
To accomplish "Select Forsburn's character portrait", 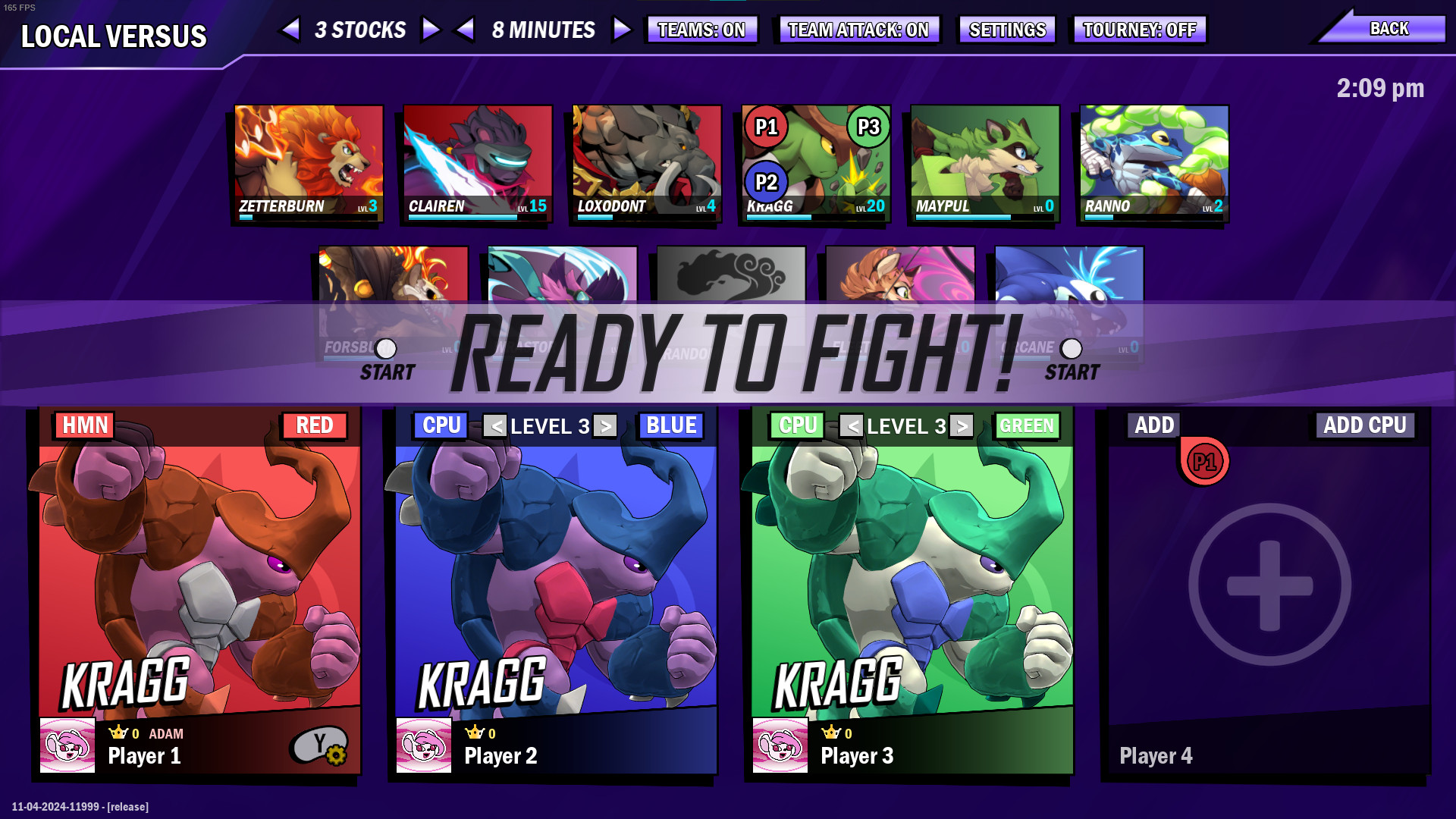I will click(392, 296).
